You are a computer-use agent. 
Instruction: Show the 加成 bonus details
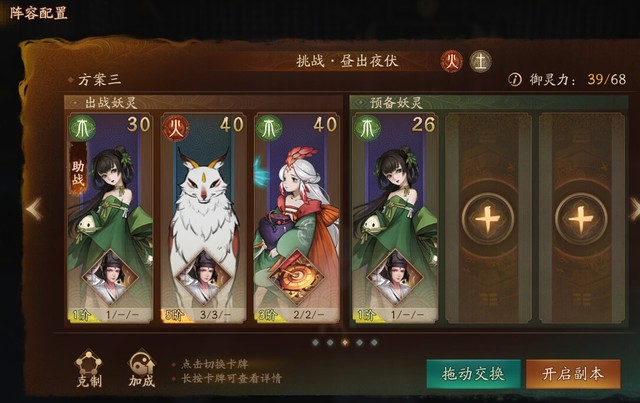[141, 365]
